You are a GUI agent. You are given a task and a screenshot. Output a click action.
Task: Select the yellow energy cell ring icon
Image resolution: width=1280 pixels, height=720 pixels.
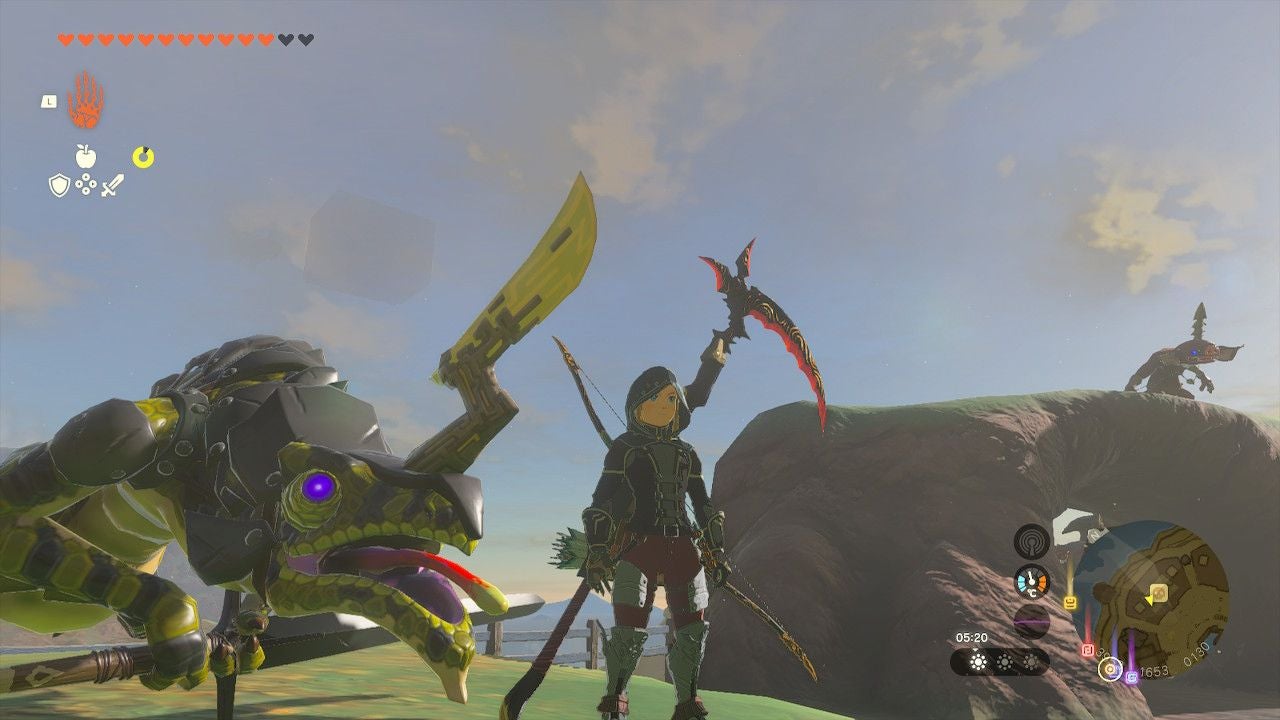143,156
